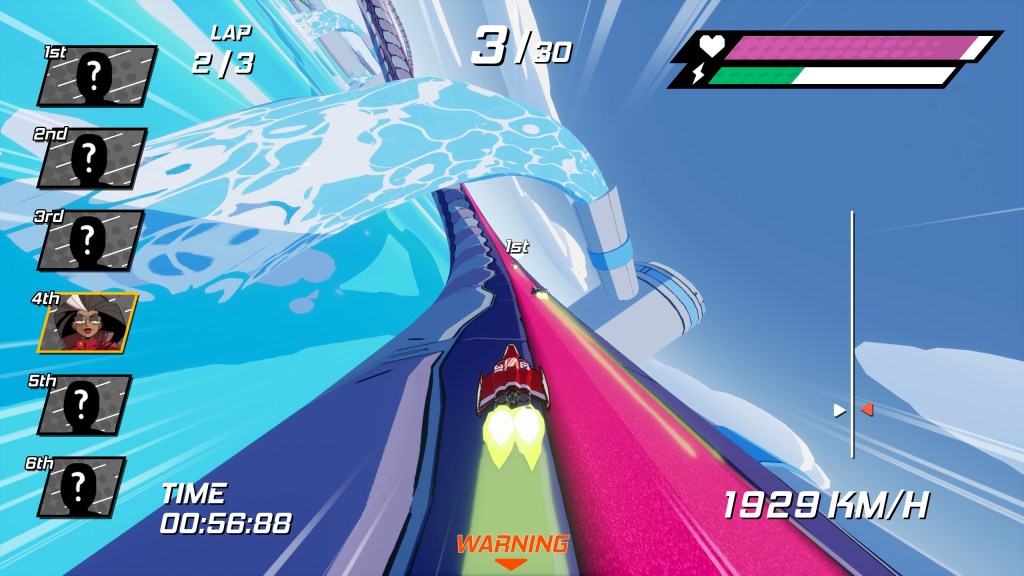Image resolution: width=1024 pixels, height=576 pixels.
Task: Click the white marker on track progress bar
Action: click(840, 409)
